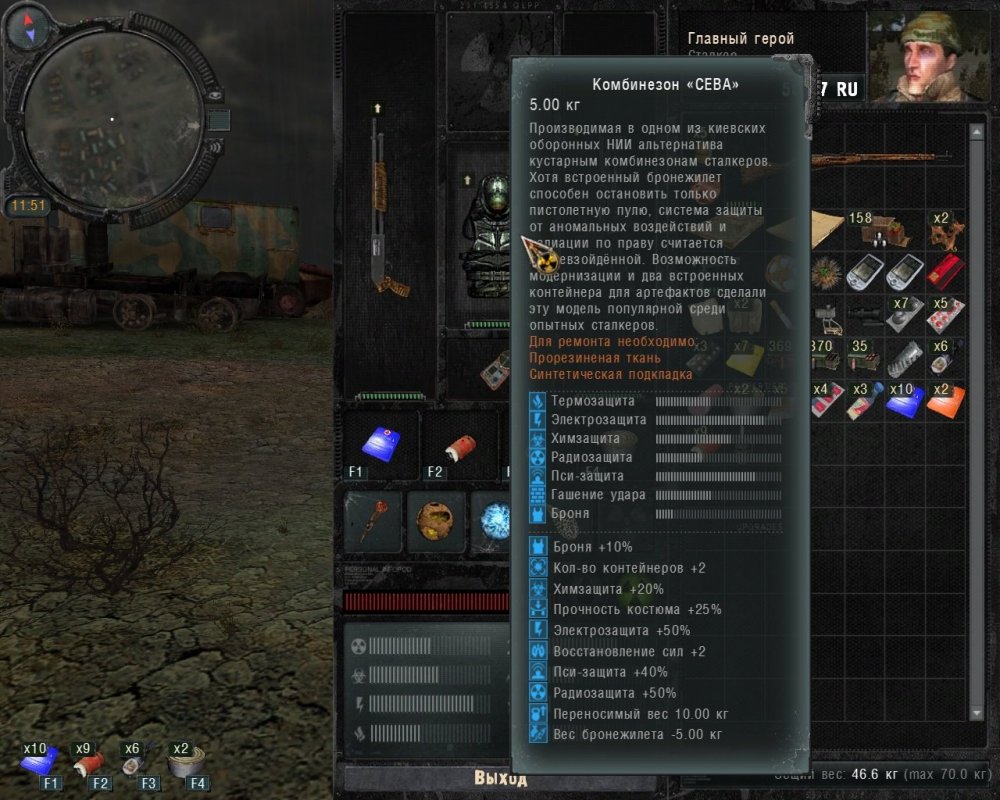Click the backpack scrollbar up arrow

976,131
